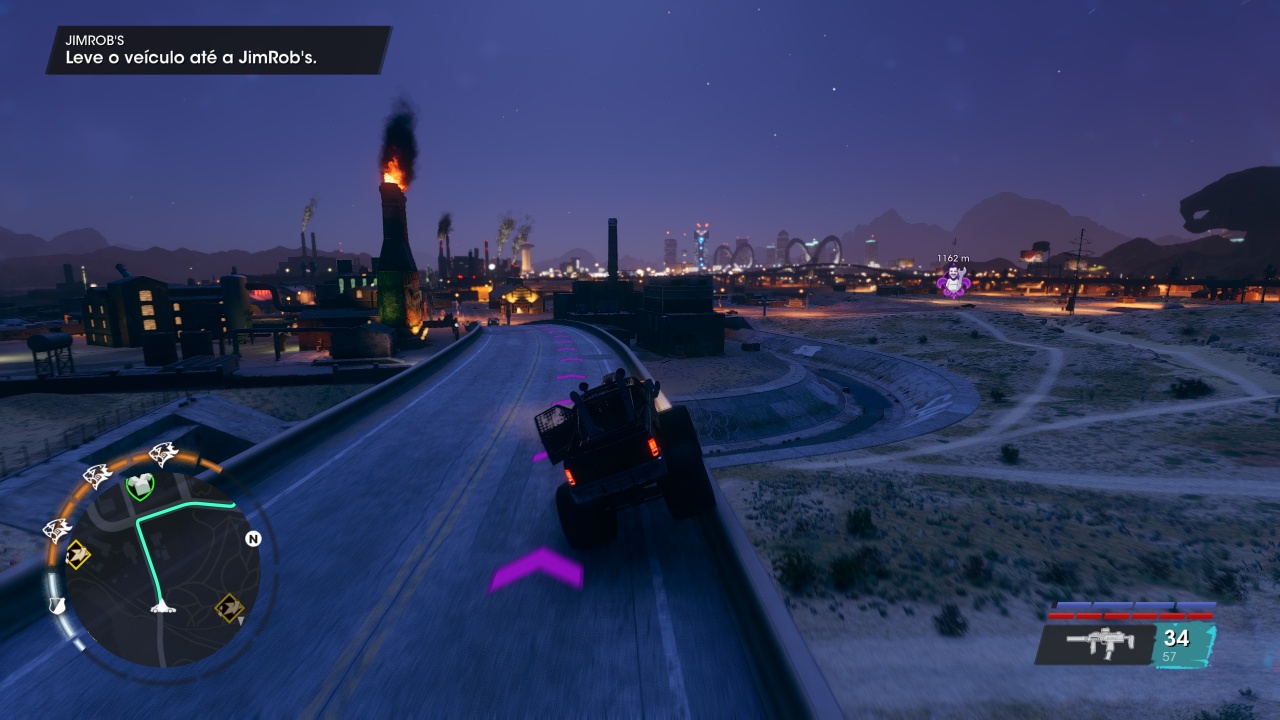Select the green shield marker on minimap
1280x720 pixels.
tap(141, 487)
